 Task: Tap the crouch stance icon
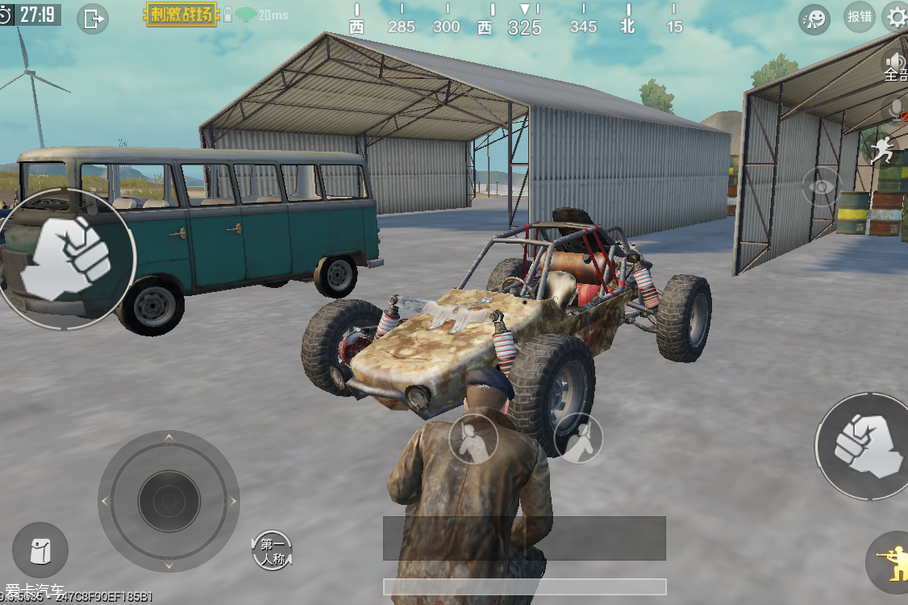pyautogui.click(x=473, y=437)
